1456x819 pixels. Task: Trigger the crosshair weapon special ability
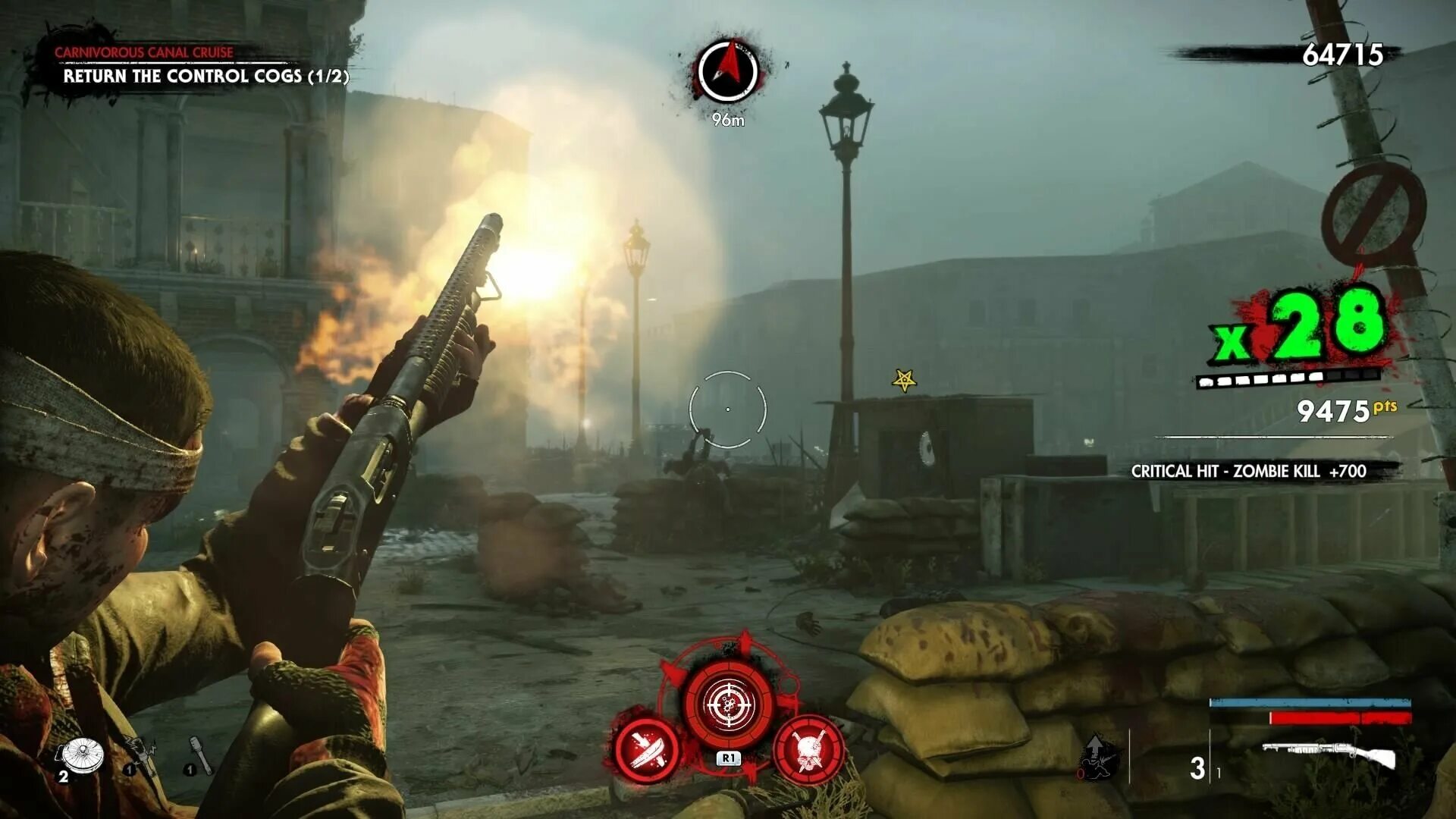728,704
